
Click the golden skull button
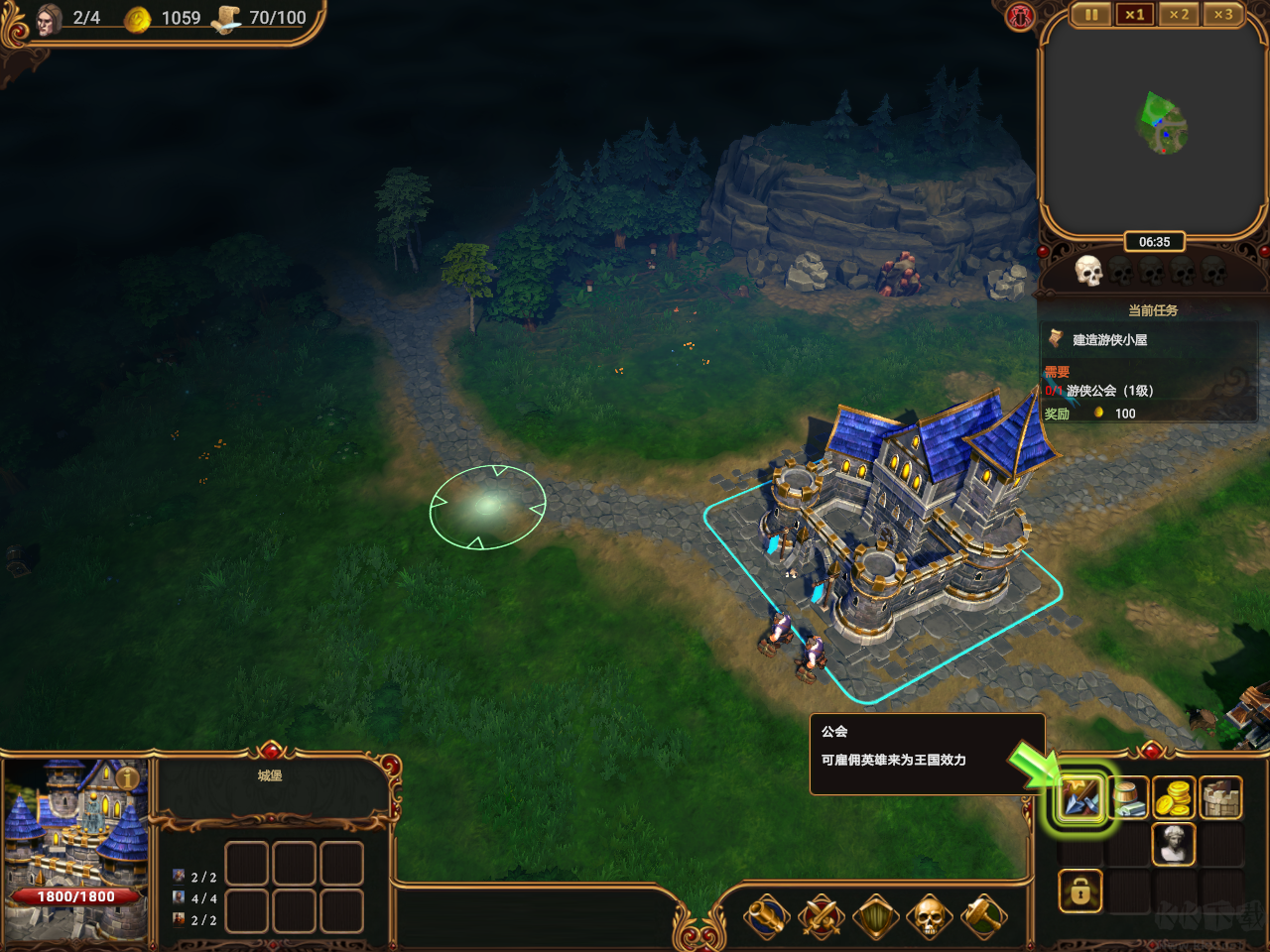(x=929, y=917)
